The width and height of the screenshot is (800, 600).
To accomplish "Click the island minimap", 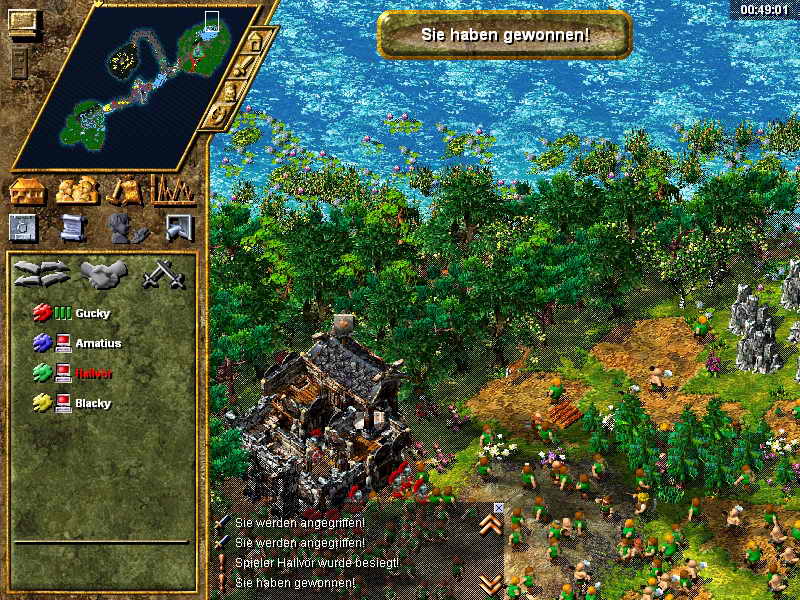I will [140, 85].
